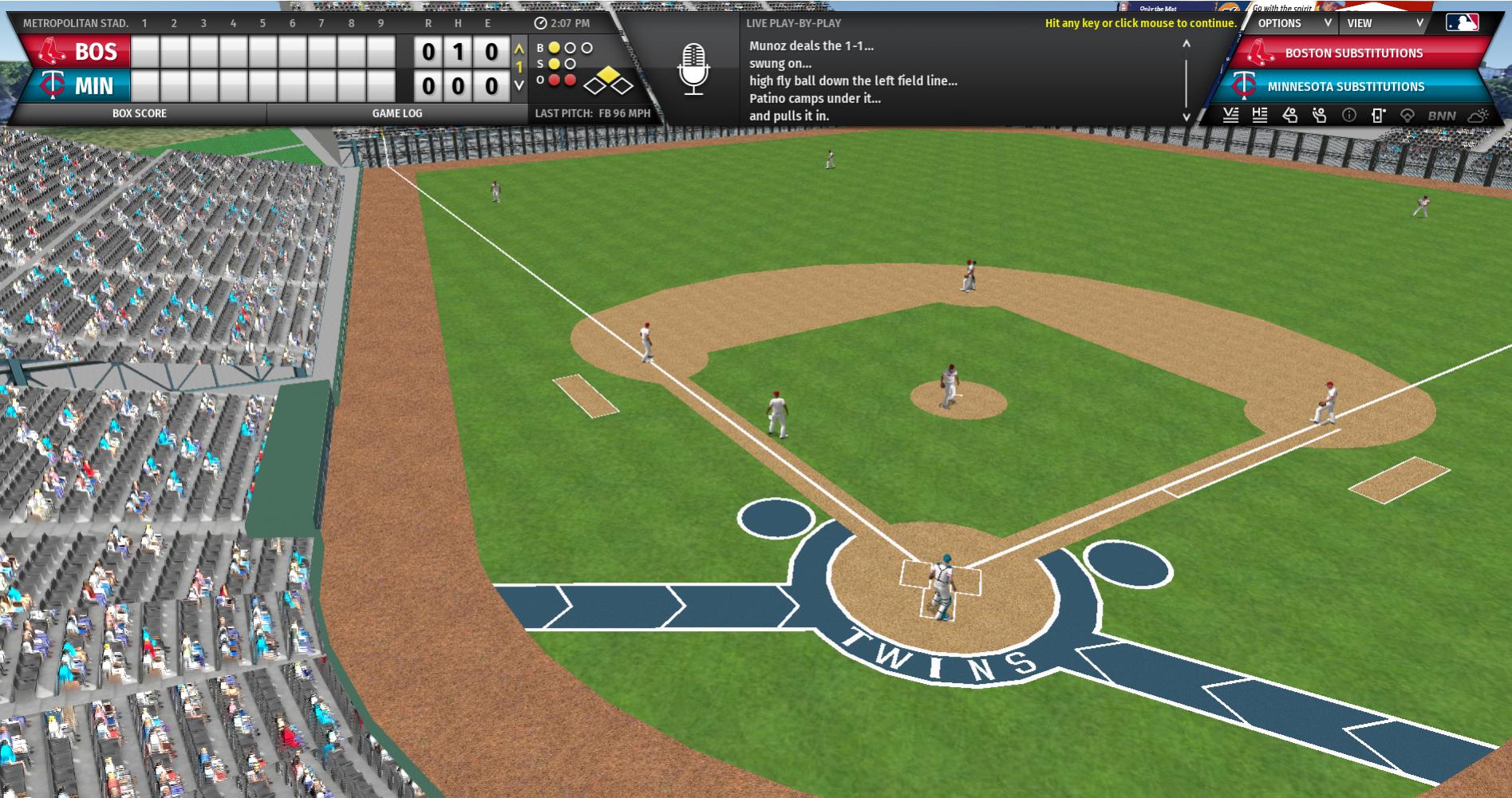Open Minnesota Substitutions
Image resolution: width=1512 pixels, height=798 pixels.
[x=1345, y=86]
